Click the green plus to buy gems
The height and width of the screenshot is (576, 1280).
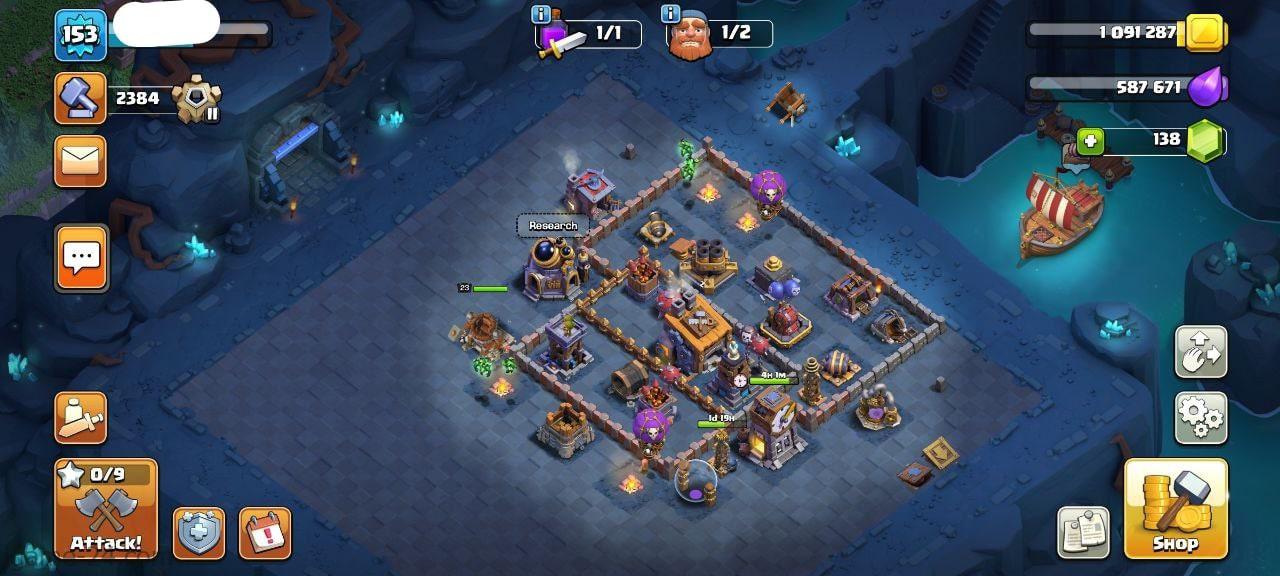[1091, 141]
